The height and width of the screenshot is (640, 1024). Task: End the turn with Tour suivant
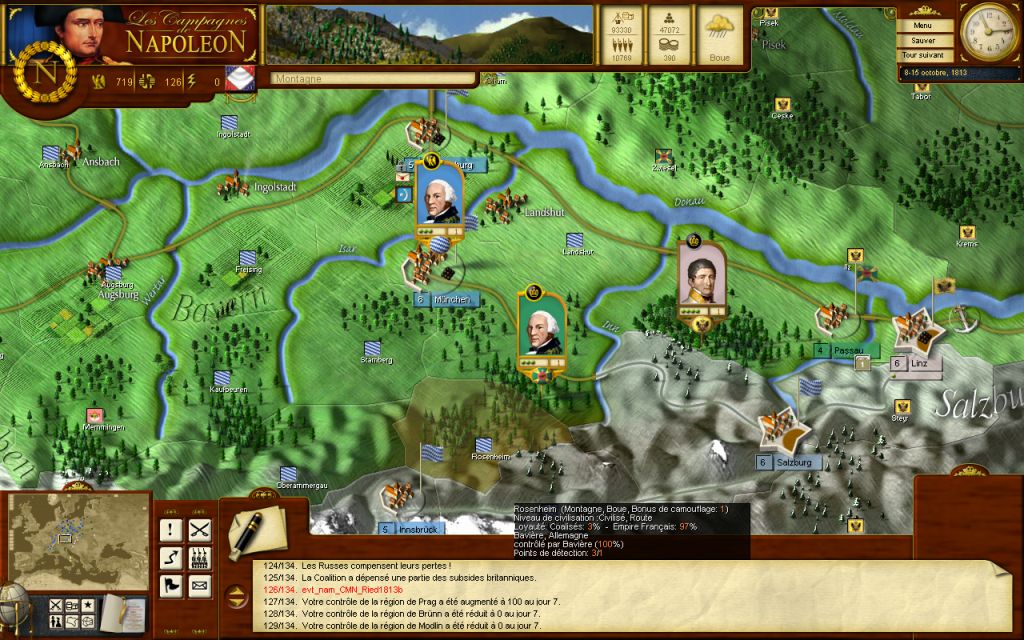tap(921, 55)
